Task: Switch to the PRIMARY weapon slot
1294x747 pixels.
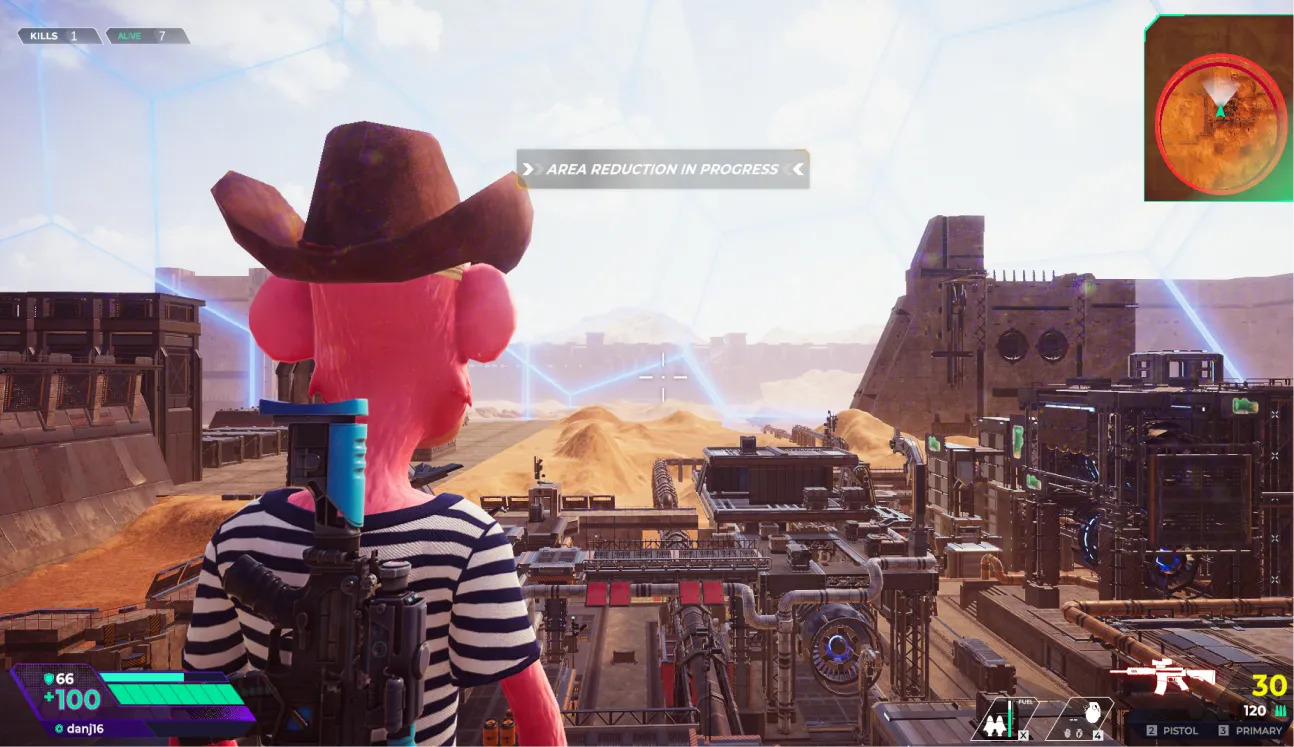Action: point(1258,730)
